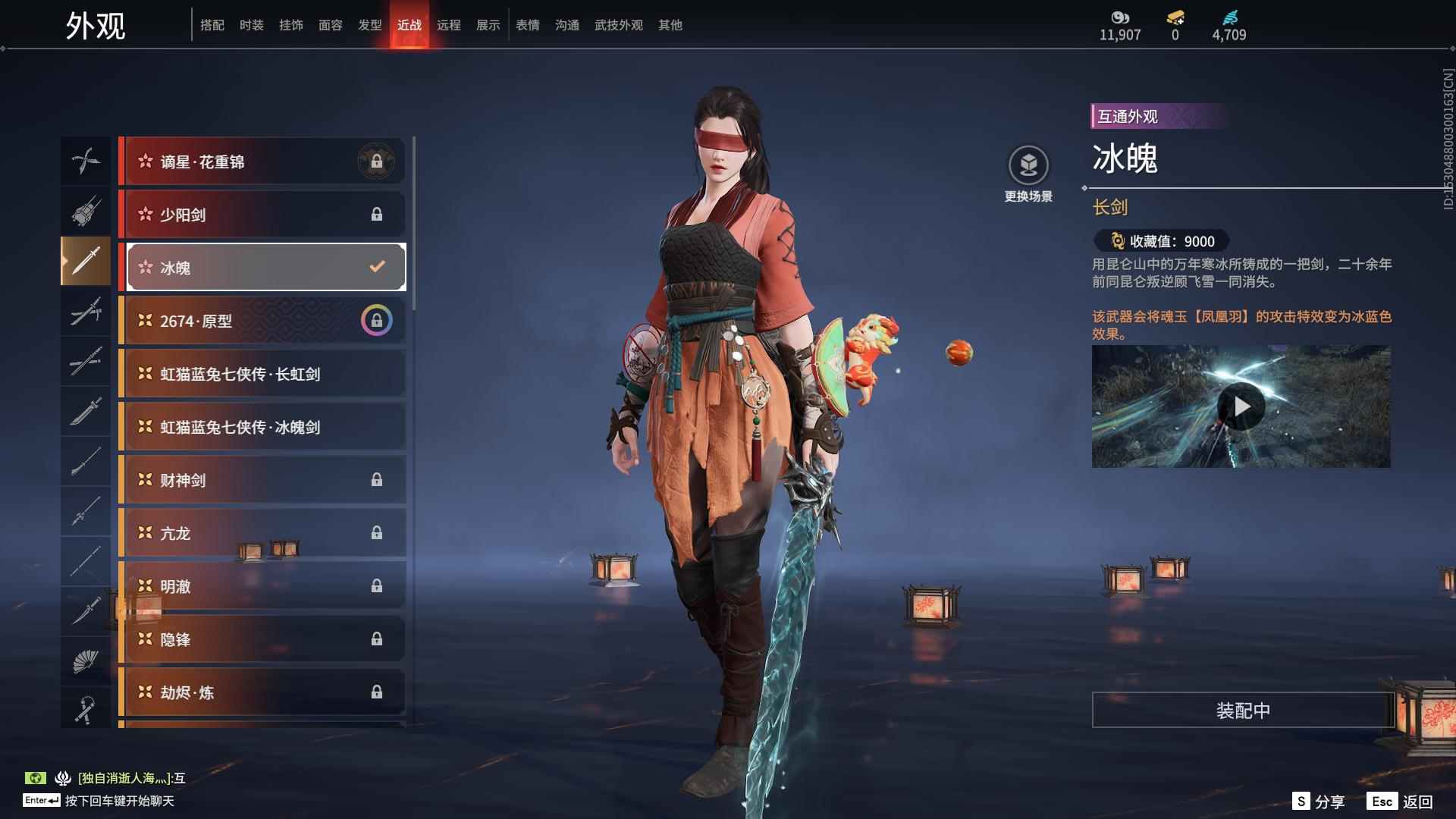
Task: Select the 挂饰 tab
Action: click(x=290, y=25)
